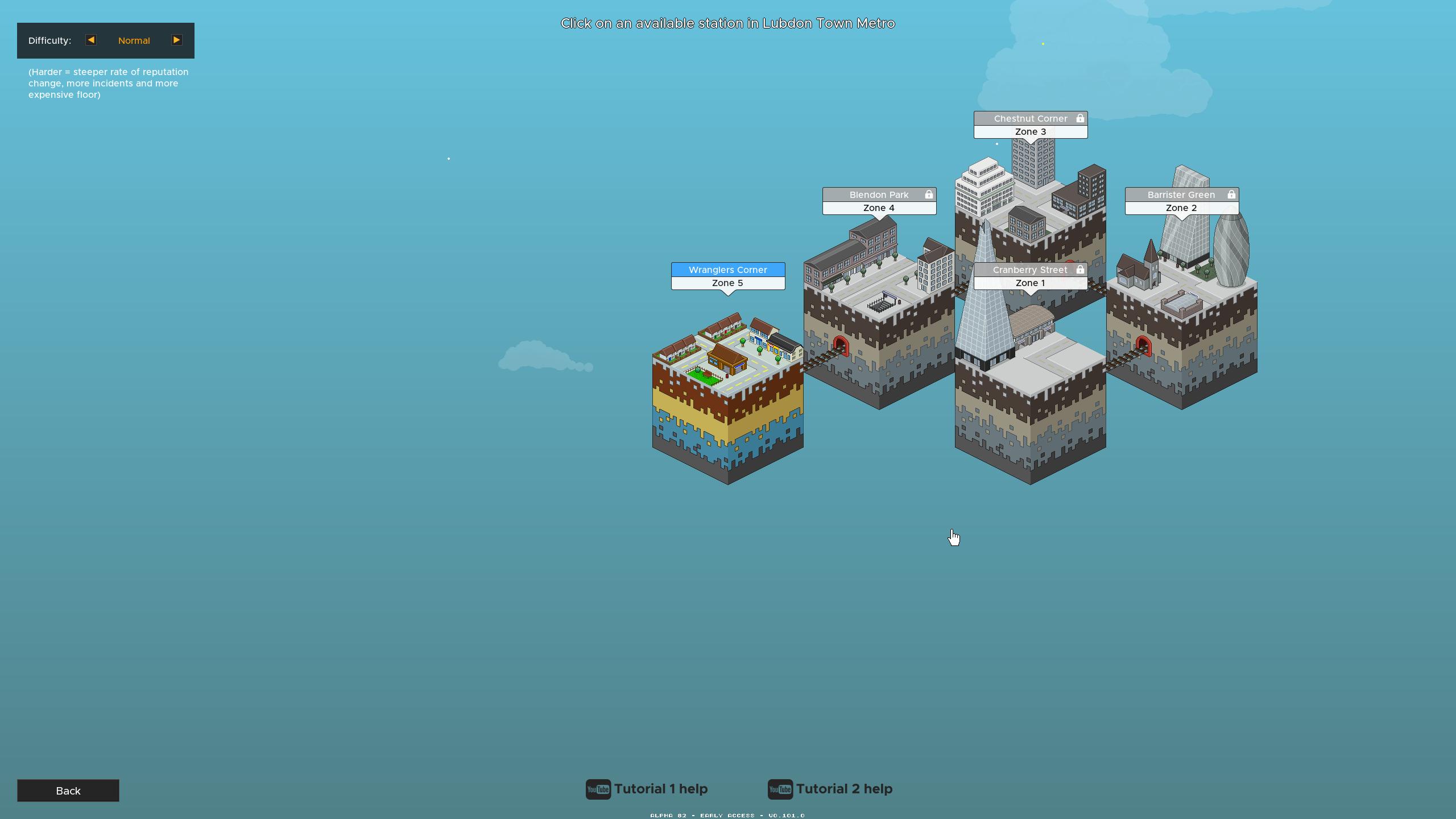Click the YouTube icon next to Tutorial 1 help
Image resolution: width=1456 pixels, height=819 pixels.
[x=598, y=789]
